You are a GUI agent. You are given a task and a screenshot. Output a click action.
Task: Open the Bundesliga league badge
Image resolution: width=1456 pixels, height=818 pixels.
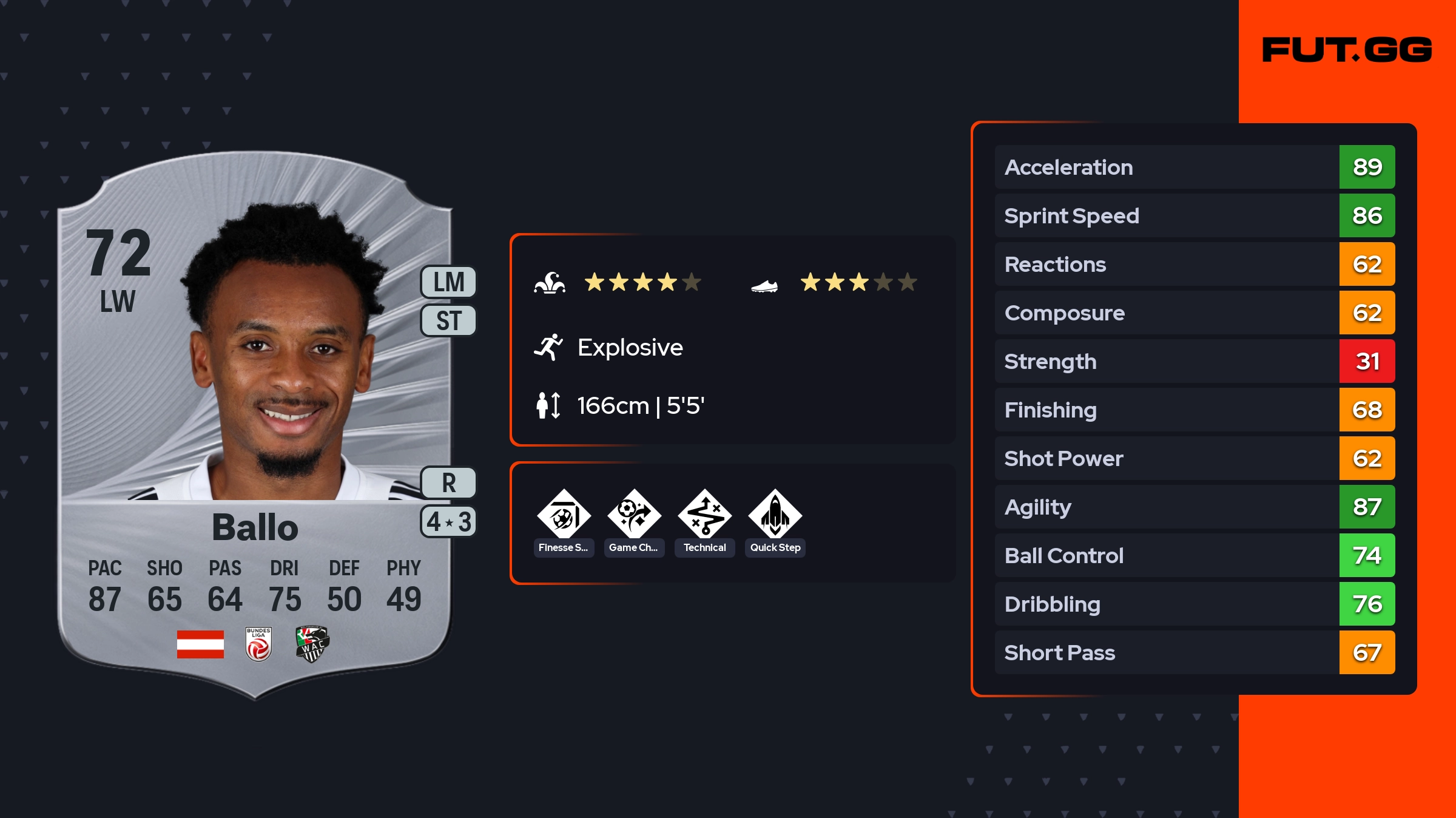click(x=258, y=644)
